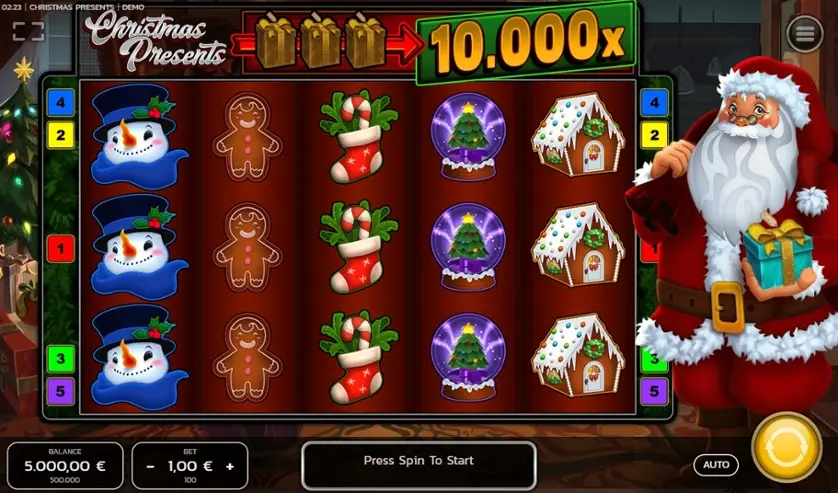The width and height of the screenshot is (838, 493).
Task: Decrease the bet with the minus button
Action: point(150,466)
